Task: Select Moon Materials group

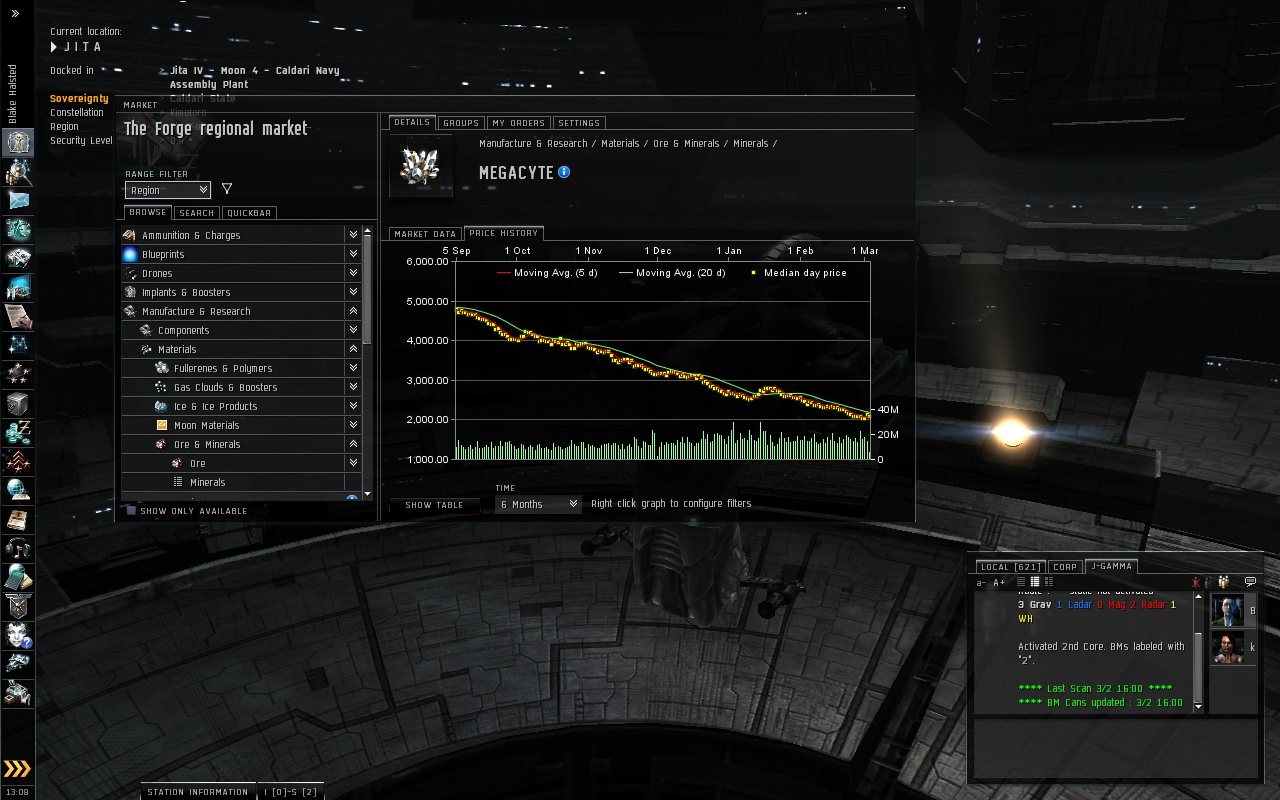Action: [x=206, y=426]
